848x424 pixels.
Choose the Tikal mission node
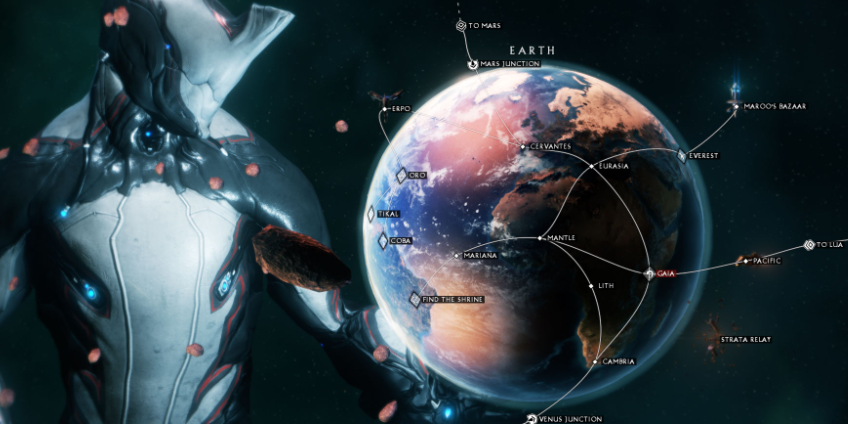point(371,214)
